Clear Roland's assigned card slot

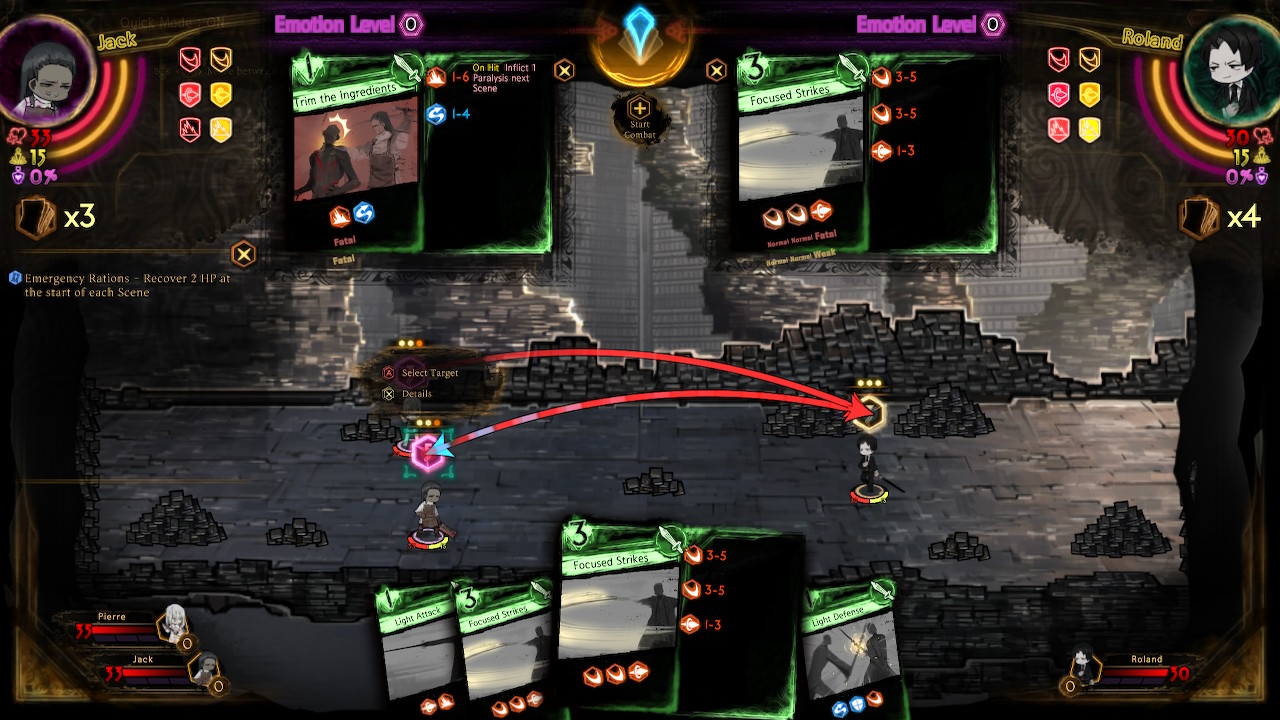click(718, 70)
